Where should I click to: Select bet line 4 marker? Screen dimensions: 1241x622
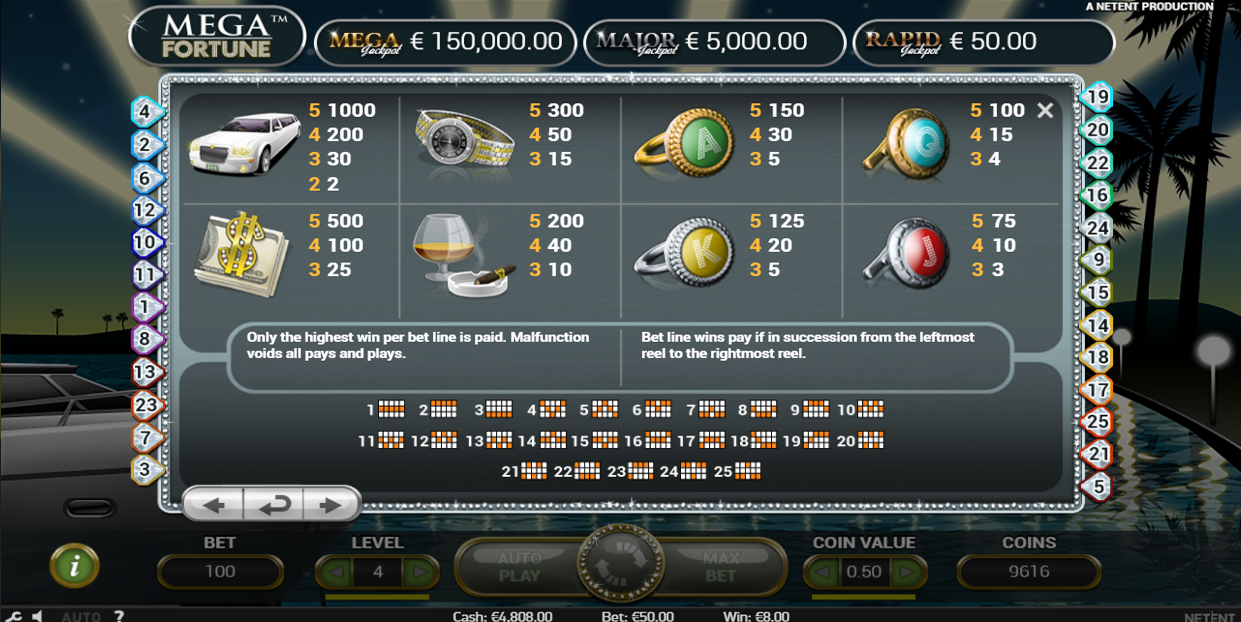145,111
